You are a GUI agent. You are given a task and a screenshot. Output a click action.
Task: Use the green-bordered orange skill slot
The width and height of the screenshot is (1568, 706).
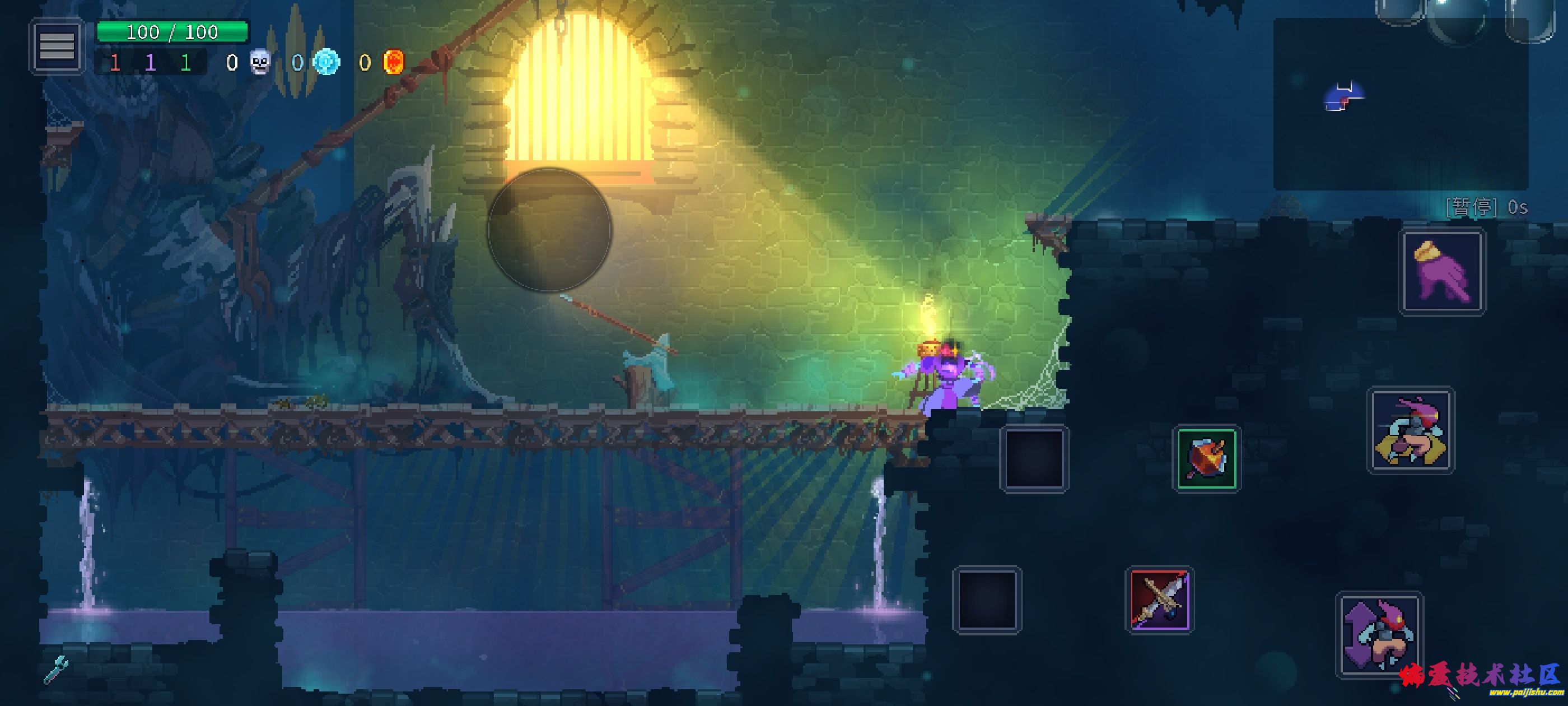click(1206, 459)
